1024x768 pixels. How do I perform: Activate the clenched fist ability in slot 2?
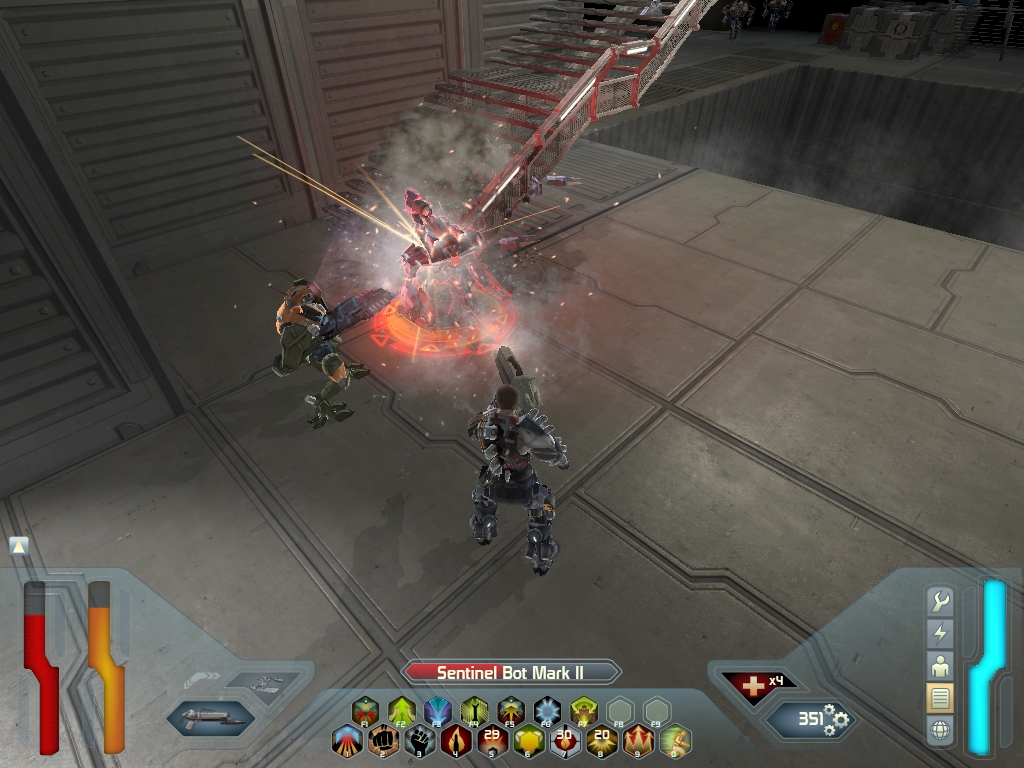coord(383,741)
